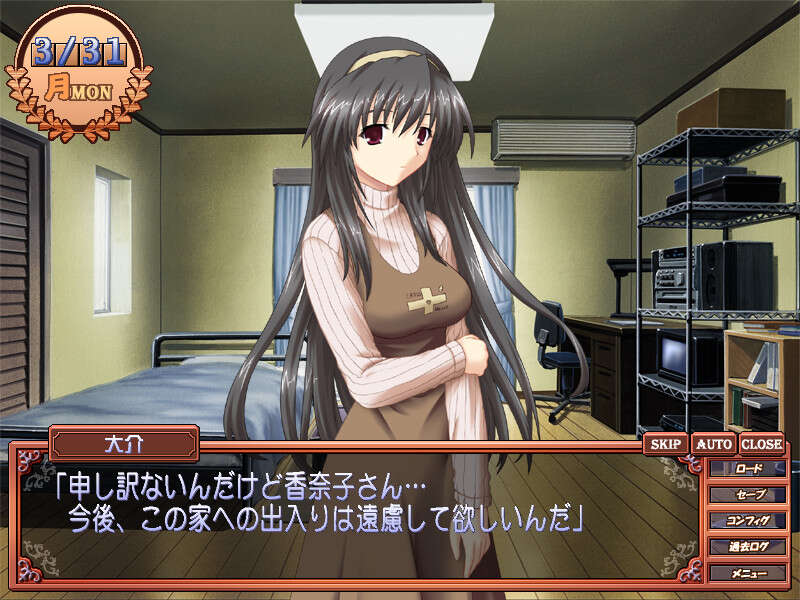Open the ロード (Load) menu
This screenshot has width=800, height=600.
coord(747,468)
